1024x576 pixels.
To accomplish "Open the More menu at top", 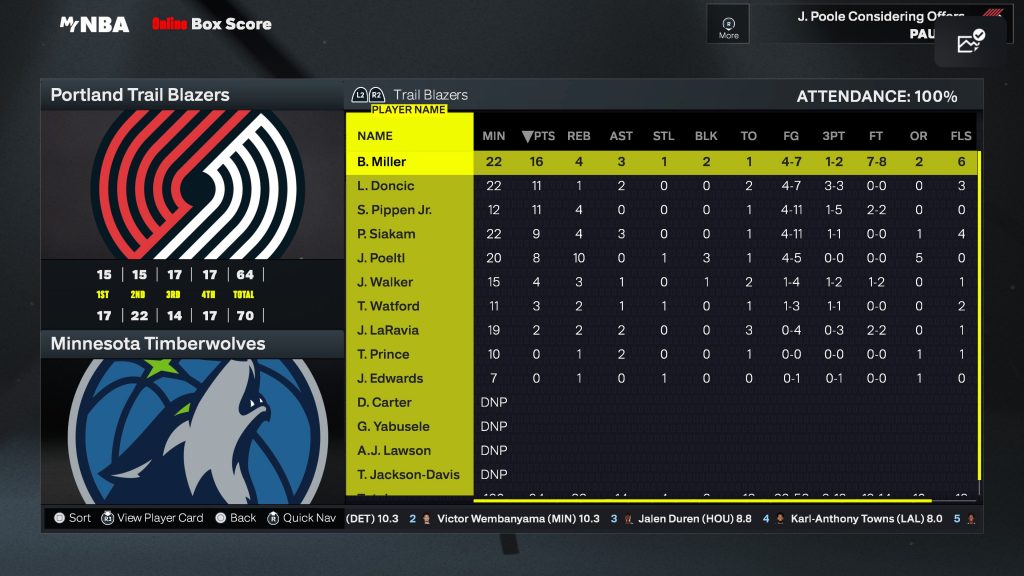I will [729, 27].
